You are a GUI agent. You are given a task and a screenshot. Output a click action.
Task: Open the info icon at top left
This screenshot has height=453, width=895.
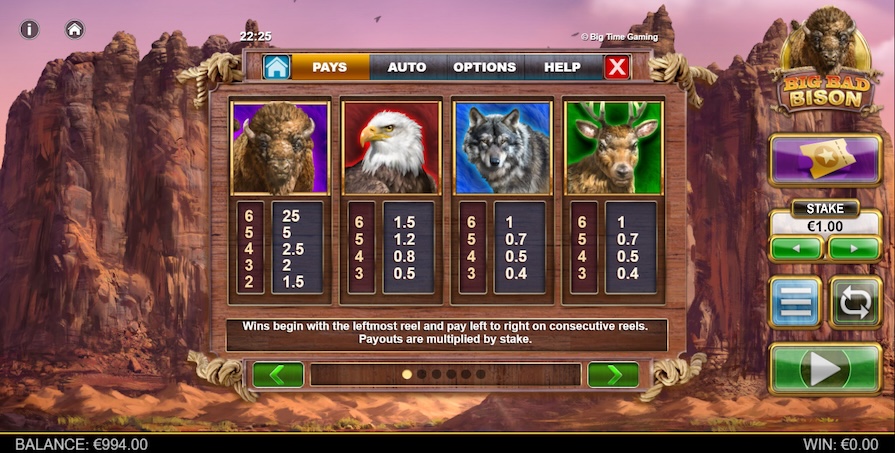pyautogui.click(x=29, y=29)
